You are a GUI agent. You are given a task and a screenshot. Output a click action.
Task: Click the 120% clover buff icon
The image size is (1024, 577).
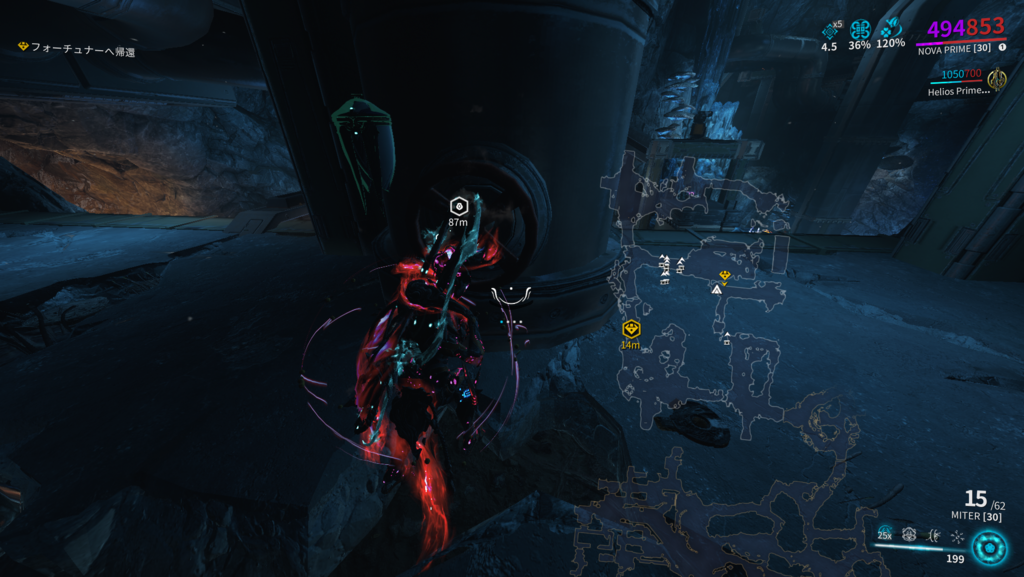[x=890, y=28]
